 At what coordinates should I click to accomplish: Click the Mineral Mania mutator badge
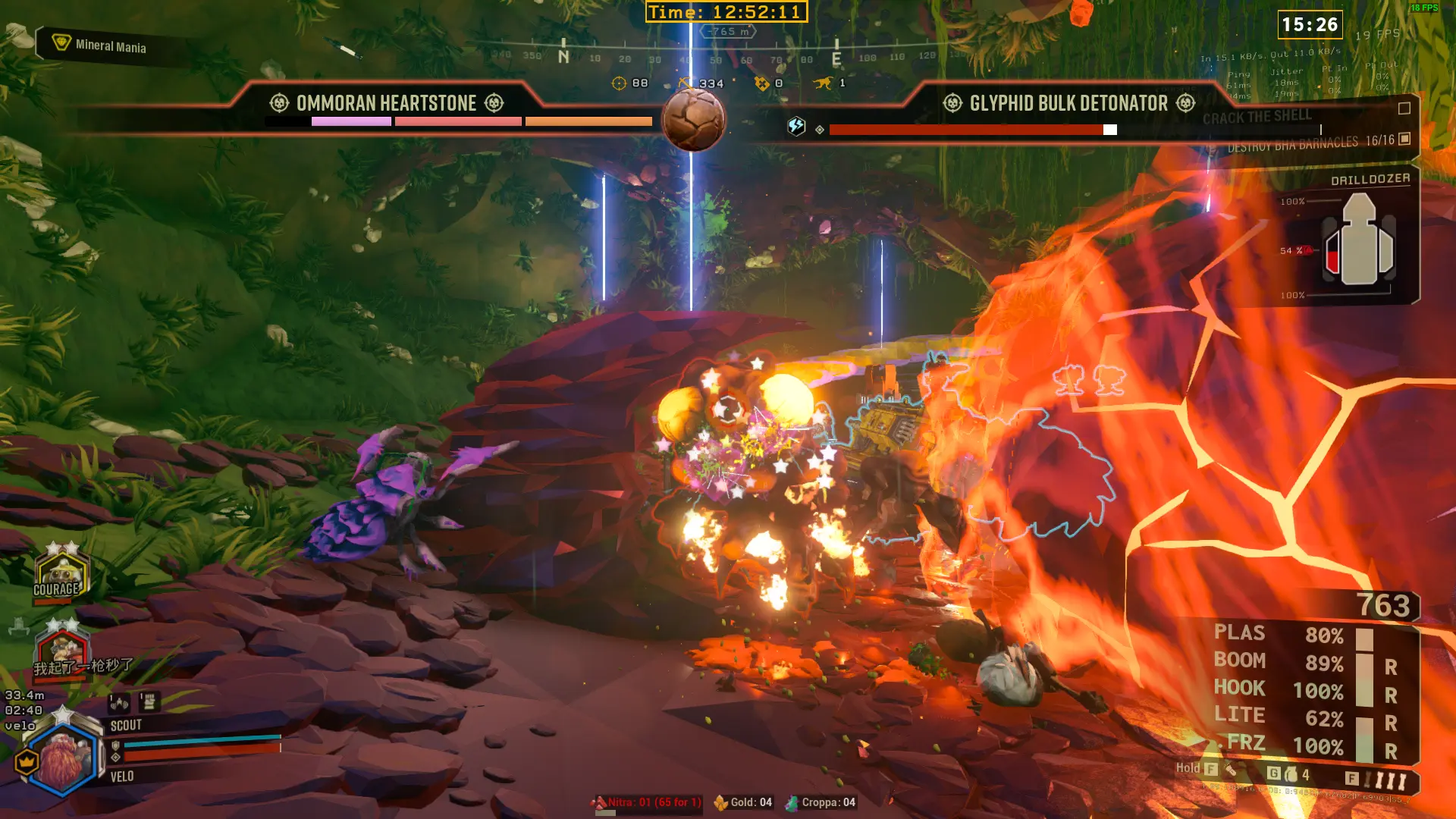[61, 43]
